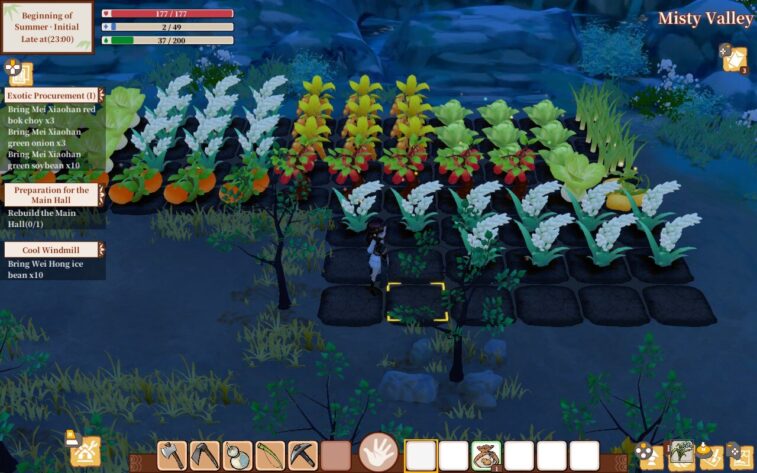
Task: Open the quest log icon above quests
Action: pos(19,71)
